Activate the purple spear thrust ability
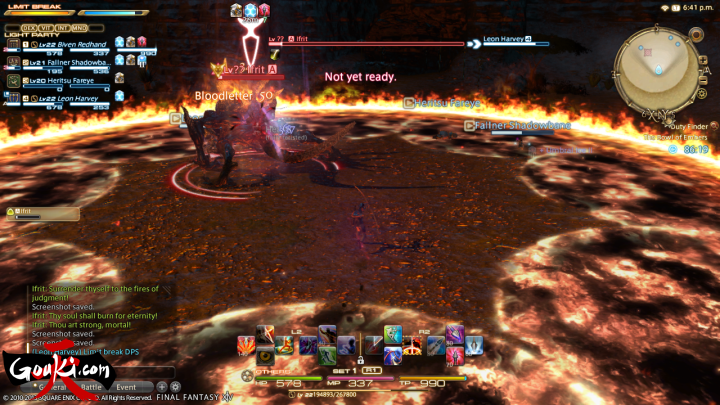The image size is (720, 405). click(454, 335)
